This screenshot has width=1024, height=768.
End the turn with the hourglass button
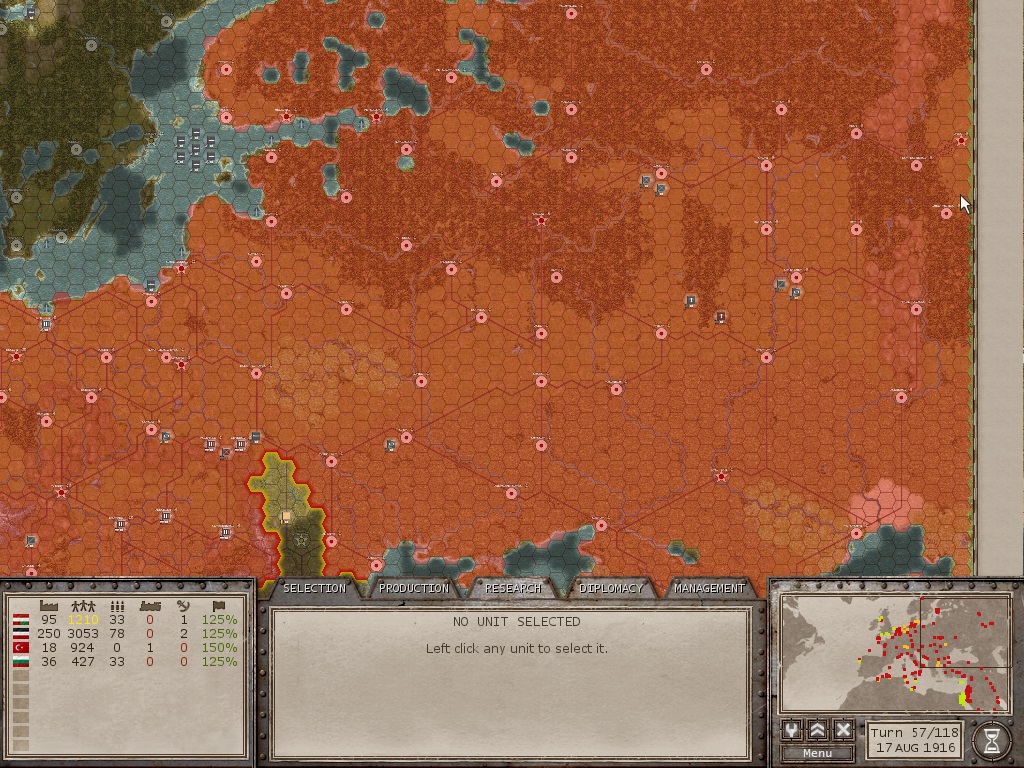[991, 739]
